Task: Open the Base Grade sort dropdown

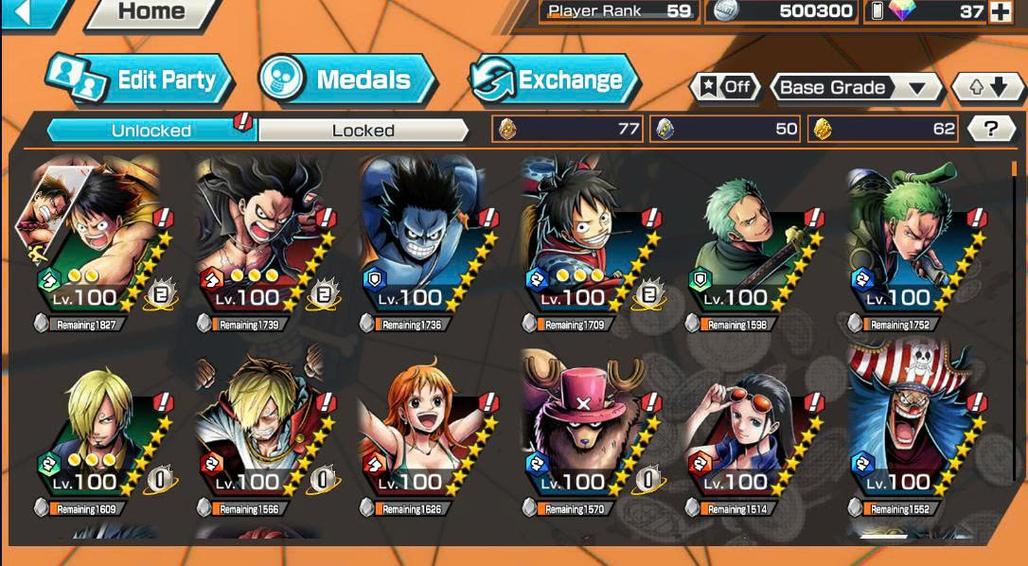Action: (856, 87)
